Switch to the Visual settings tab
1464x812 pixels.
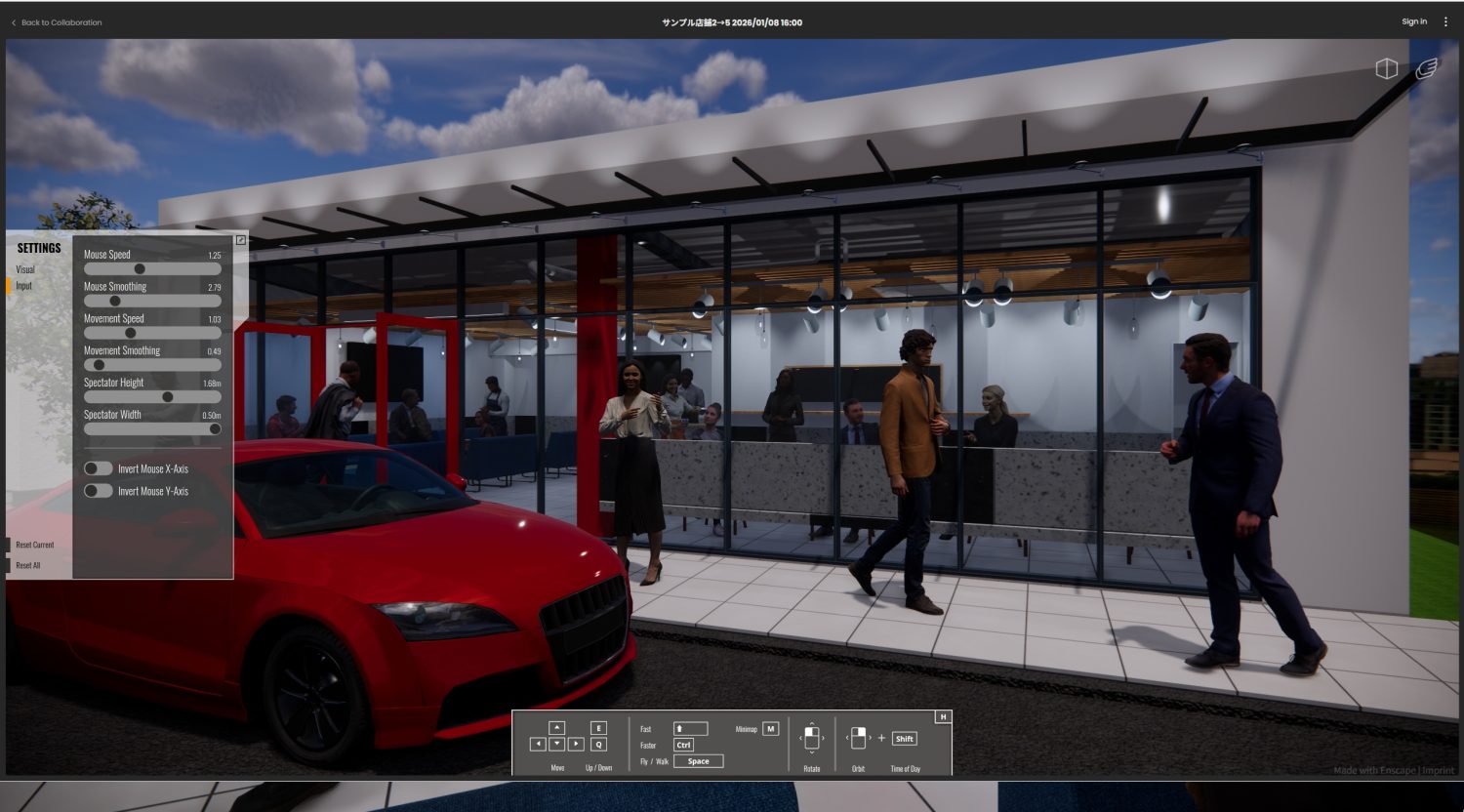click(25, 269)
